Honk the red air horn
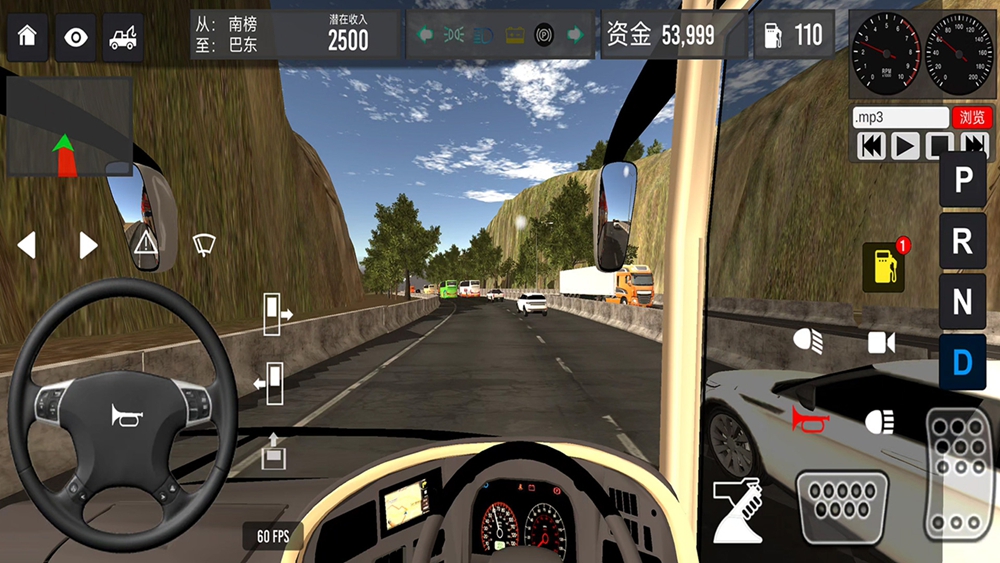 click(810, 421)
